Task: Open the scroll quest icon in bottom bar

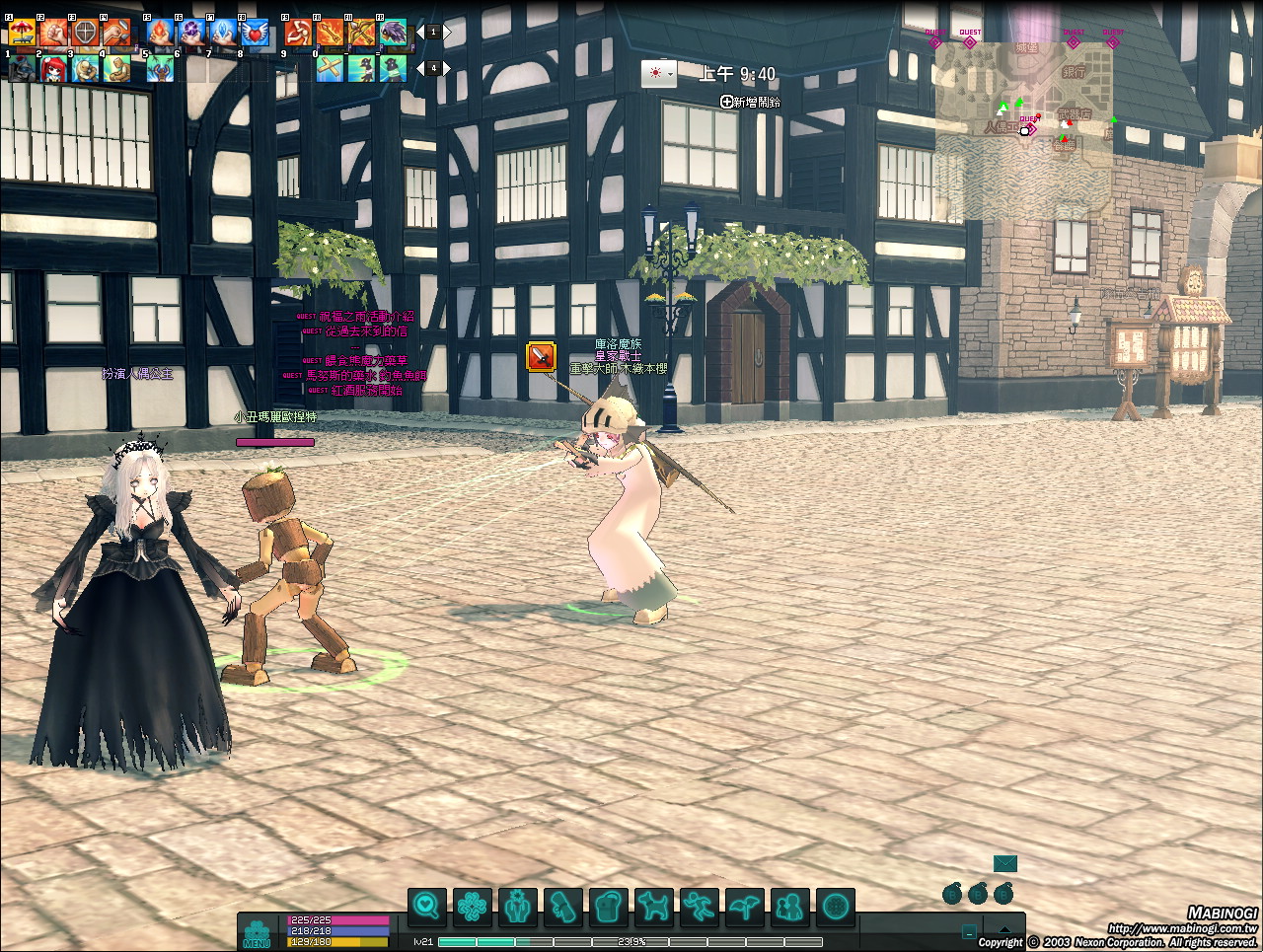Action: point(563,905)
